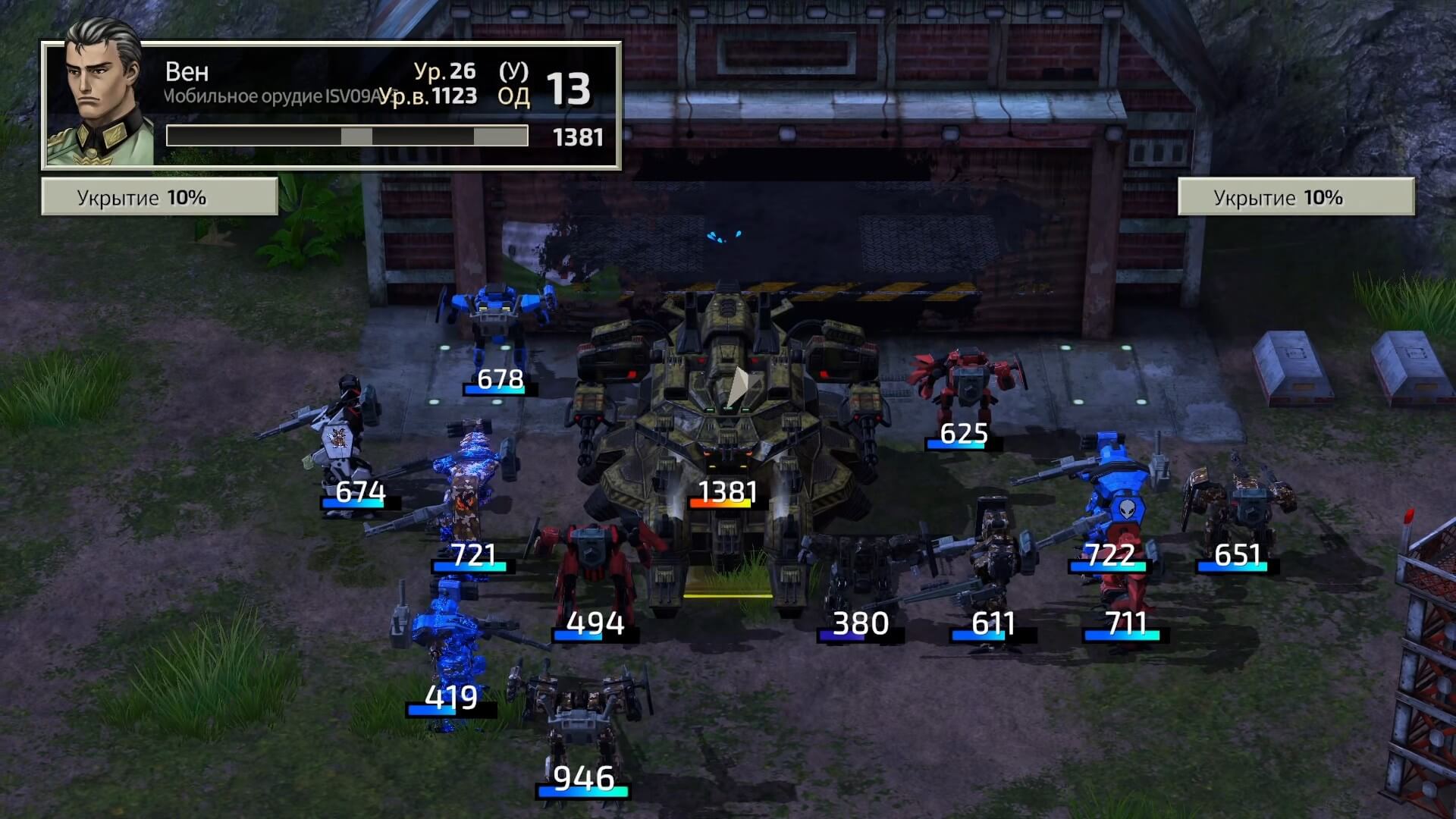
Task: Select the mobile gun unit showing 1381
Action: click(726, 425)
